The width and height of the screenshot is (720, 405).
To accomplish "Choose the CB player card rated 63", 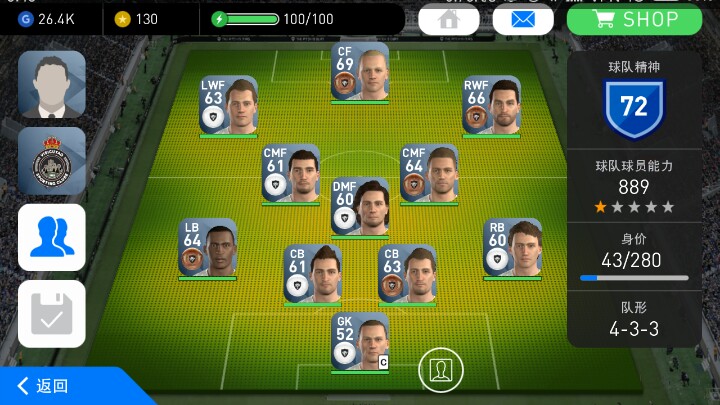I will 407,273.
